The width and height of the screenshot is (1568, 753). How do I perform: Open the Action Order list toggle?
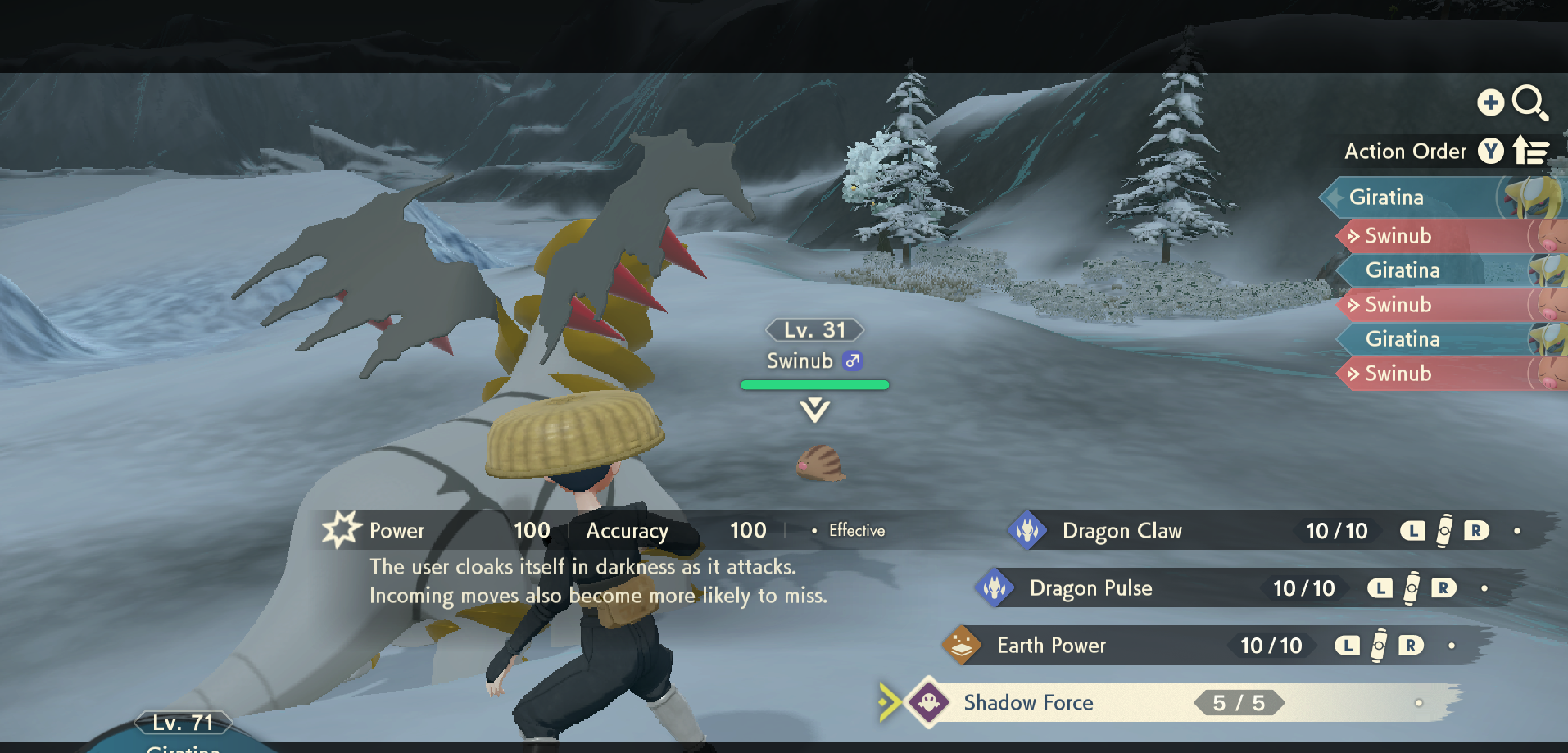(1529, 151)
